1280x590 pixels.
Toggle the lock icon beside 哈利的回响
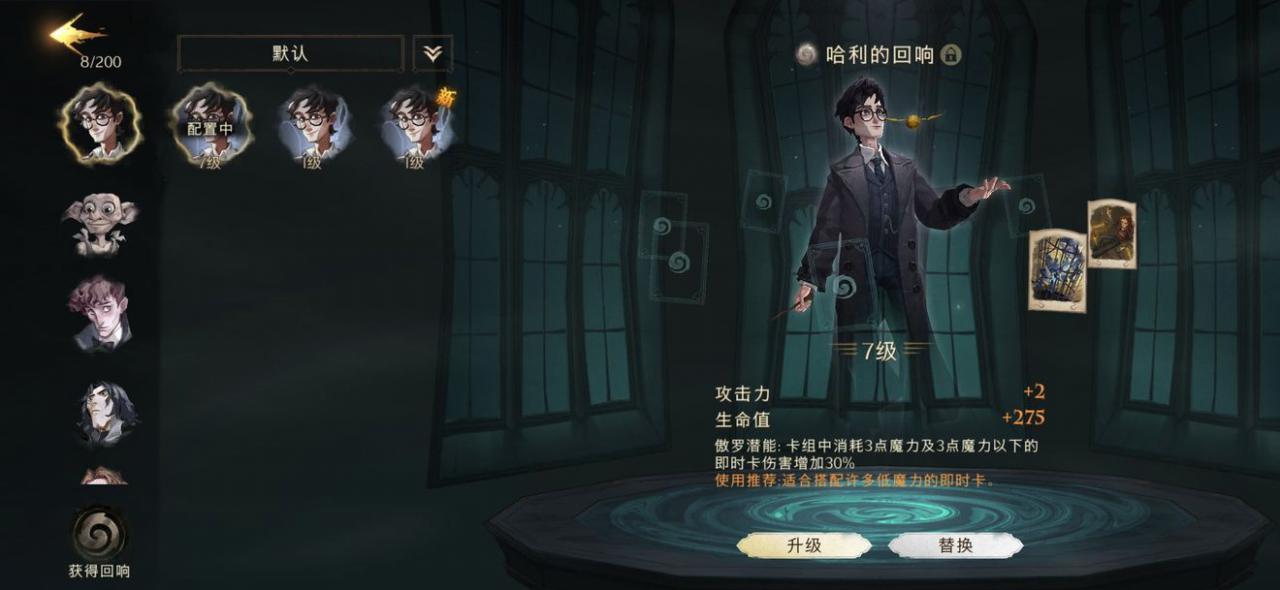[951, 55]
